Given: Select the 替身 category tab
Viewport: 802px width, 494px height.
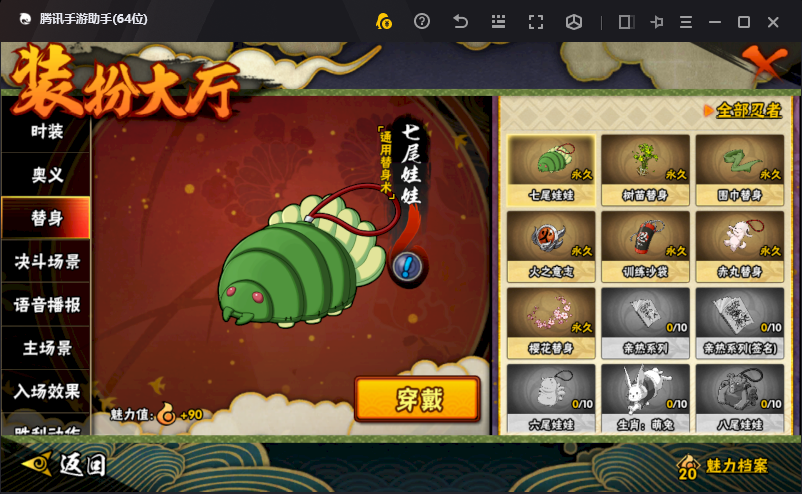Looking at the screenshot, I should 46,218.
